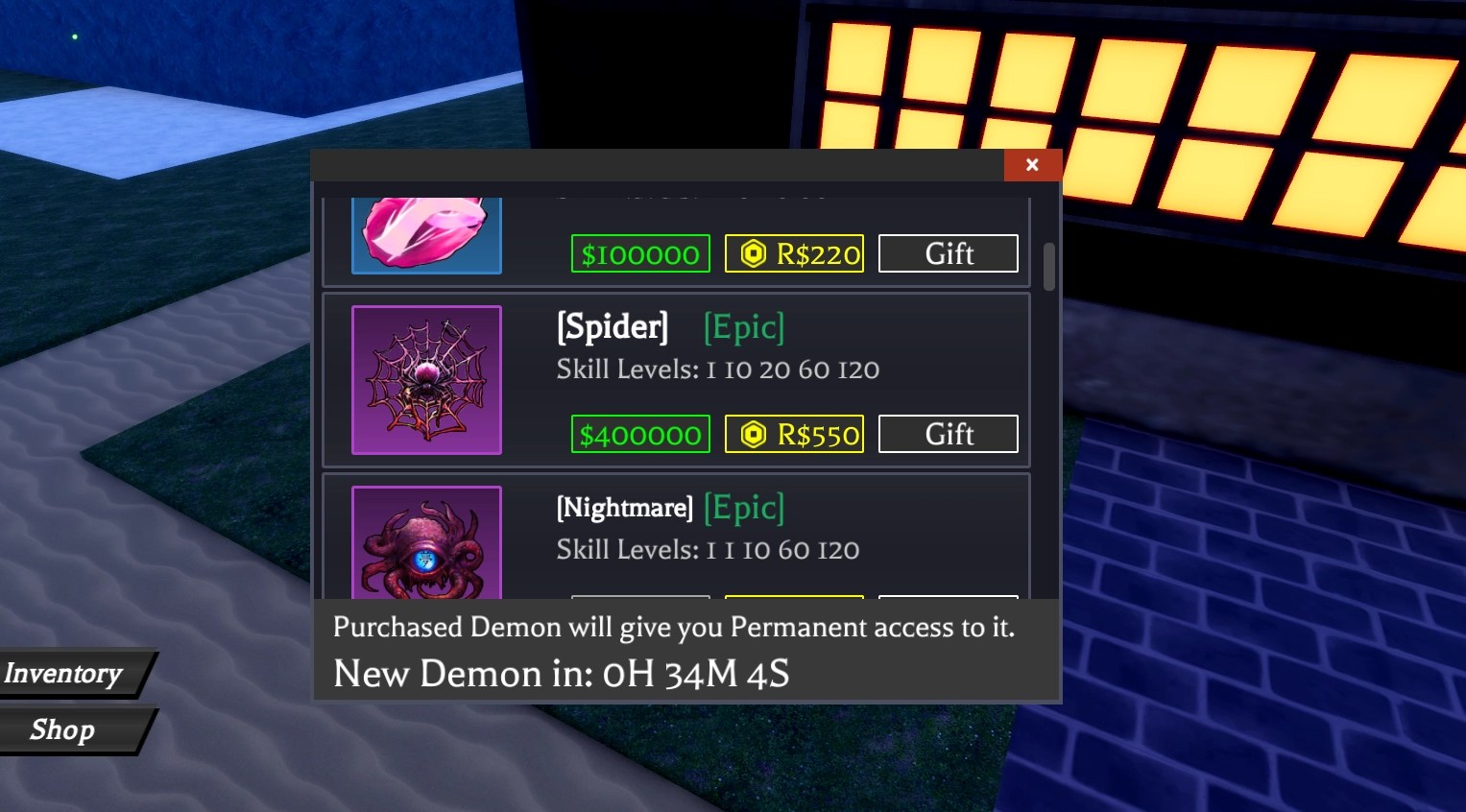Click the Epic rarity label for Spider
The image size is (1466, 812).
pos(744,327)
